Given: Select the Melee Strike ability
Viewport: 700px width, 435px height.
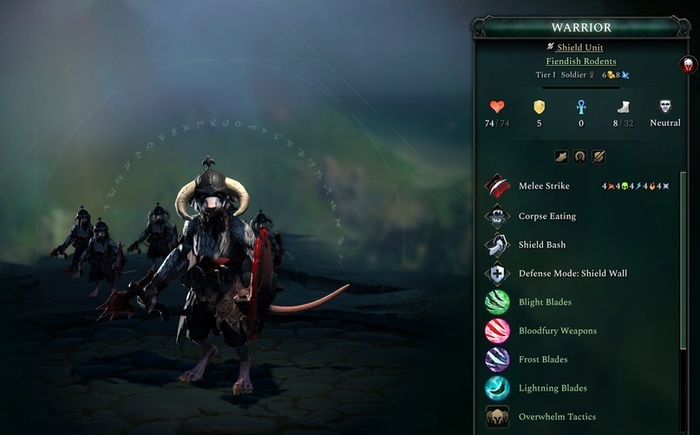Looking at the screenshot, I should pos(543,186).
